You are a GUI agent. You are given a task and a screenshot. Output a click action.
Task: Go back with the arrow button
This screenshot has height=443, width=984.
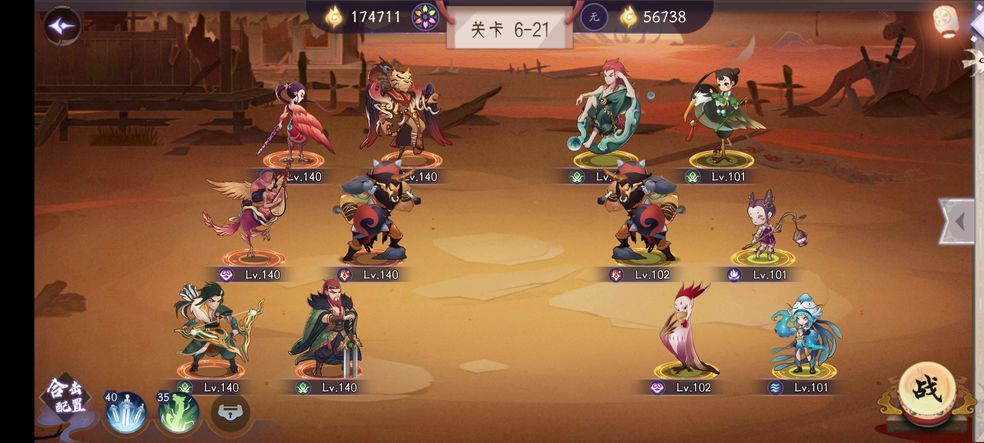point(62,25)
